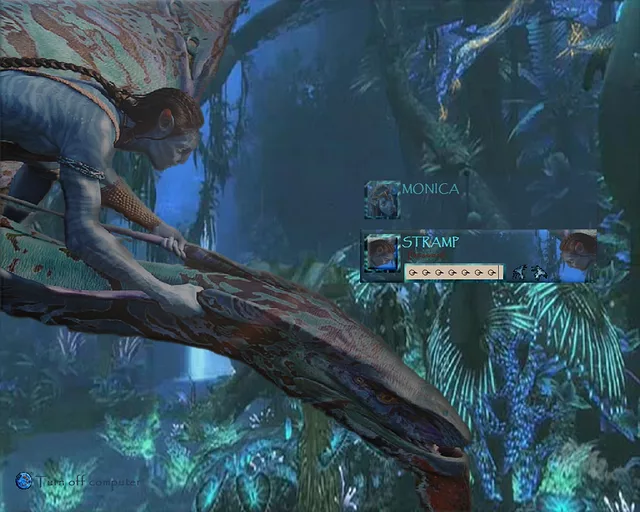Focus the STRAMP password field

[453, 271]
